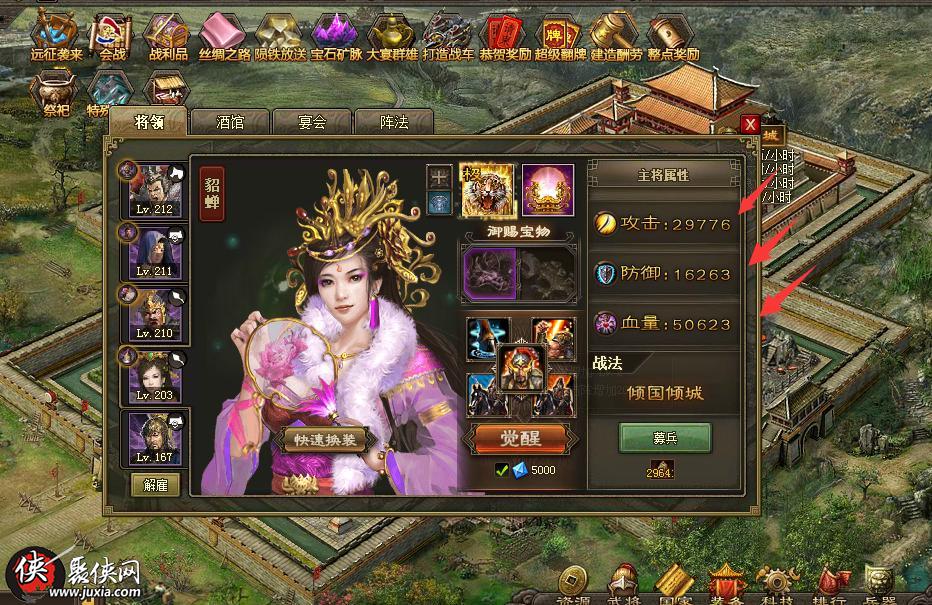Screen dimensions: 932x605
Task: Select the tiger head treasure icon
Action: pos(487,191)
